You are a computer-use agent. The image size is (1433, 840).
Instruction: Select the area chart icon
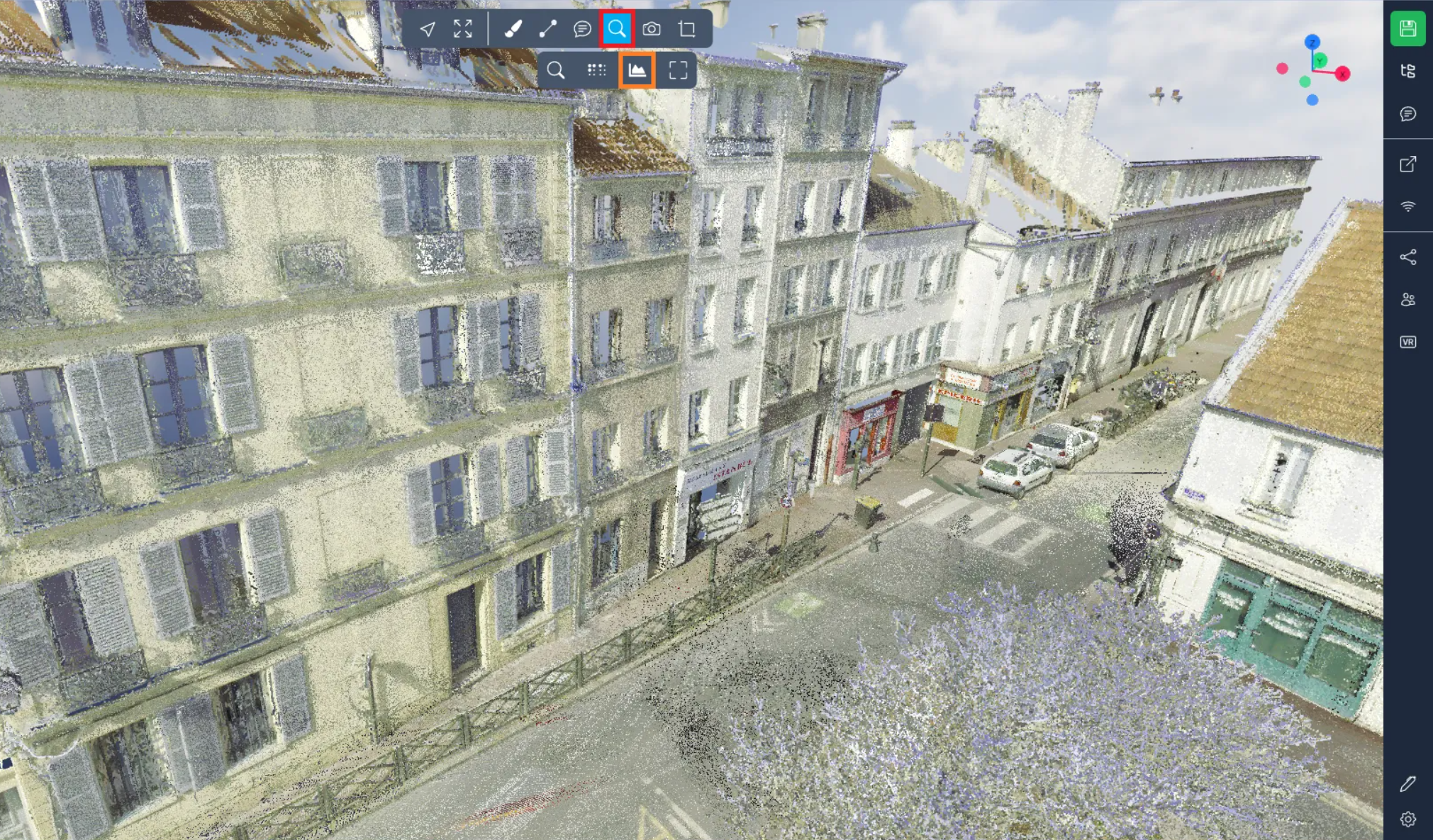(x=637, y=70)
